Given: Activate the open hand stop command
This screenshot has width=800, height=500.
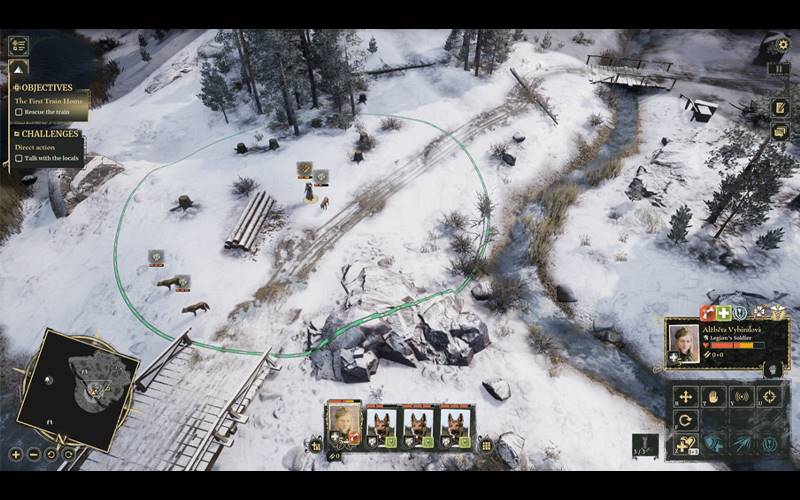Looking at the screenshot, I should (x=713, y=396).
